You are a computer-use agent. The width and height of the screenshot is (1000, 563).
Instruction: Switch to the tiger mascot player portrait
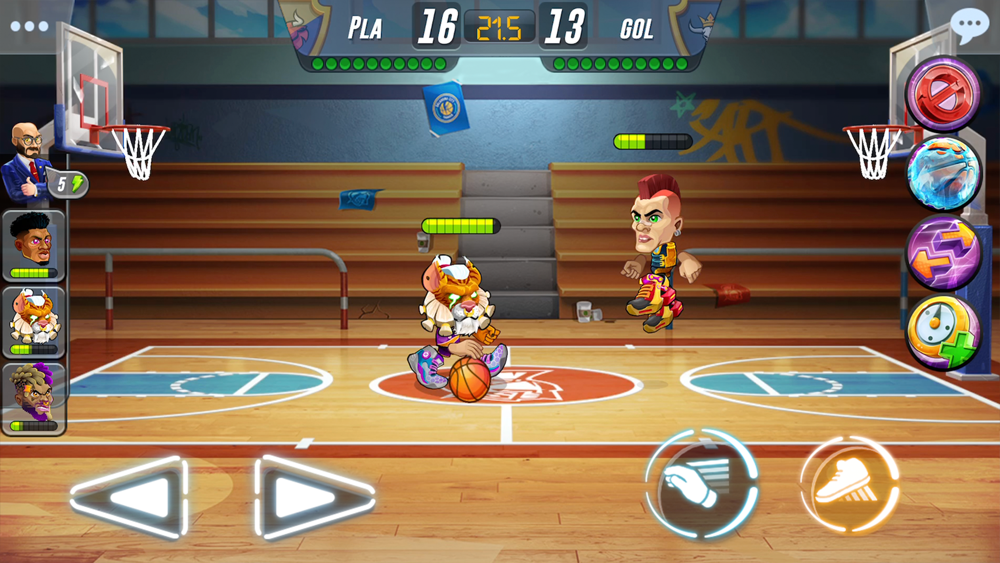point(34,322)
